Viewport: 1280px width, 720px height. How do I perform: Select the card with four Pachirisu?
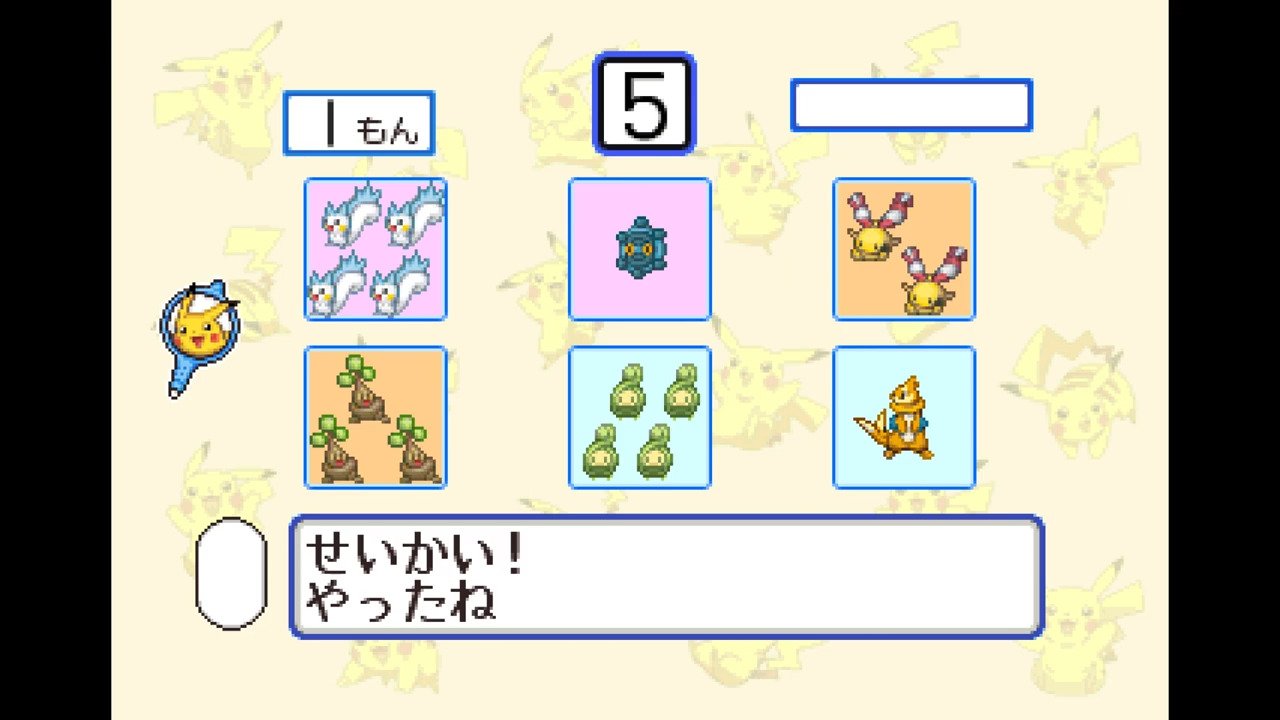click(375, 249)
